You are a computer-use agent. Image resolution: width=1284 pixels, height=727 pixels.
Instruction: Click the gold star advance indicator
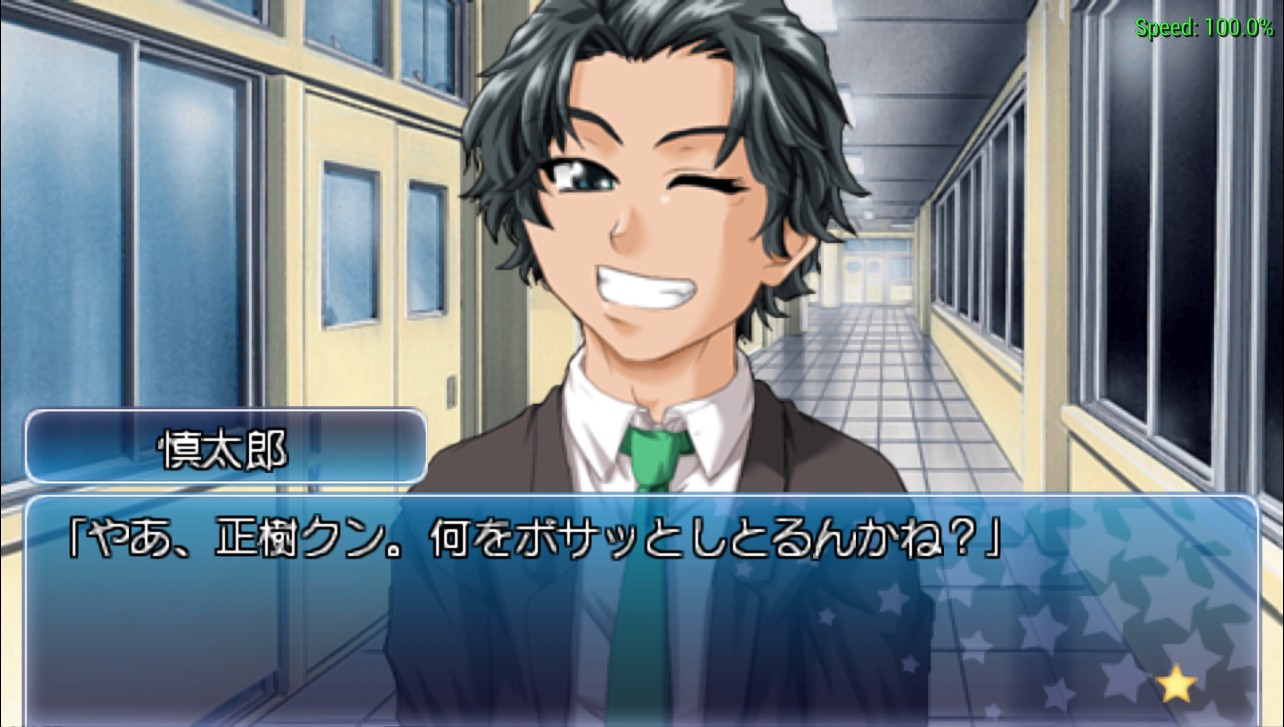1177,685
